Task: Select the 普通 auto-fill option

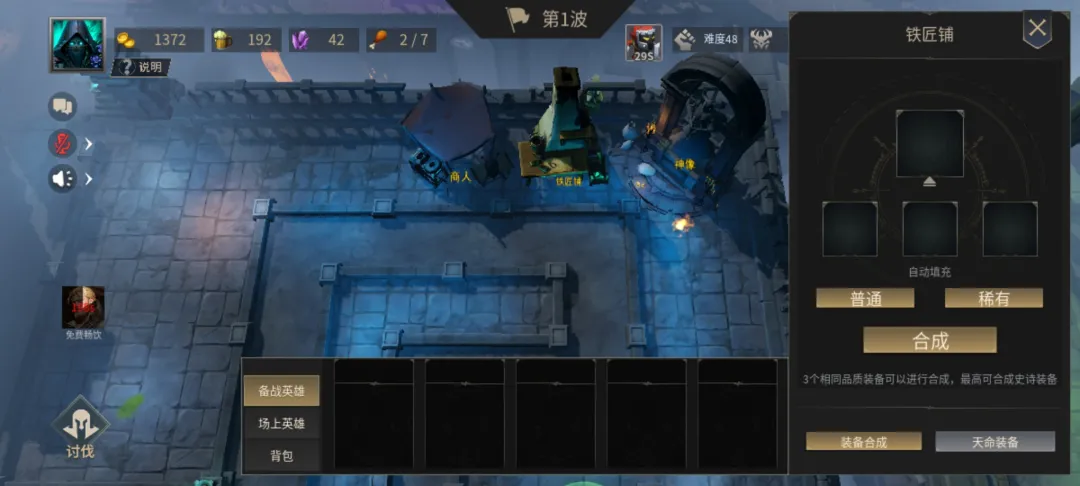Action: tap(865, 298)
